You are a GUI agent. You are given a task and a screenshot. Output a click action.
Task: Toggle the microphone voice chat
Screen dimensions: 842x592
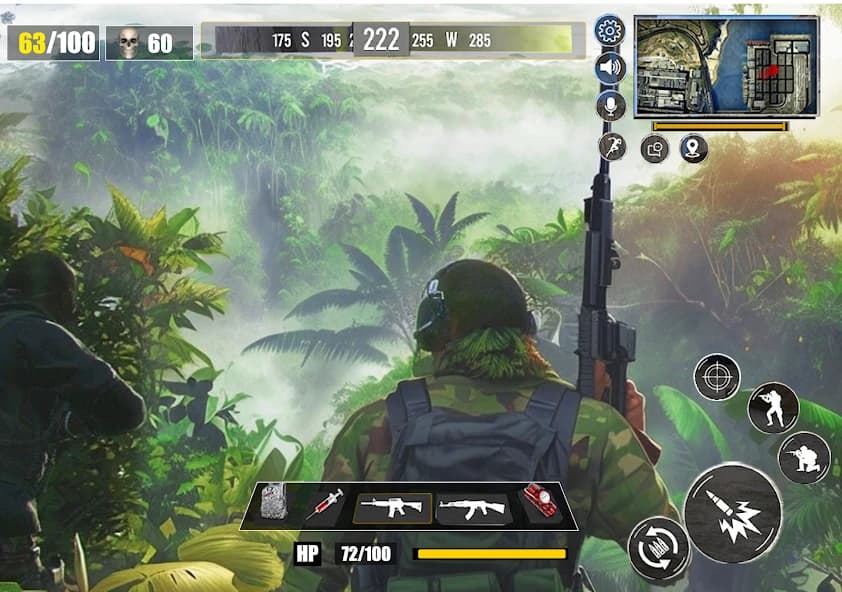[609, 106]
